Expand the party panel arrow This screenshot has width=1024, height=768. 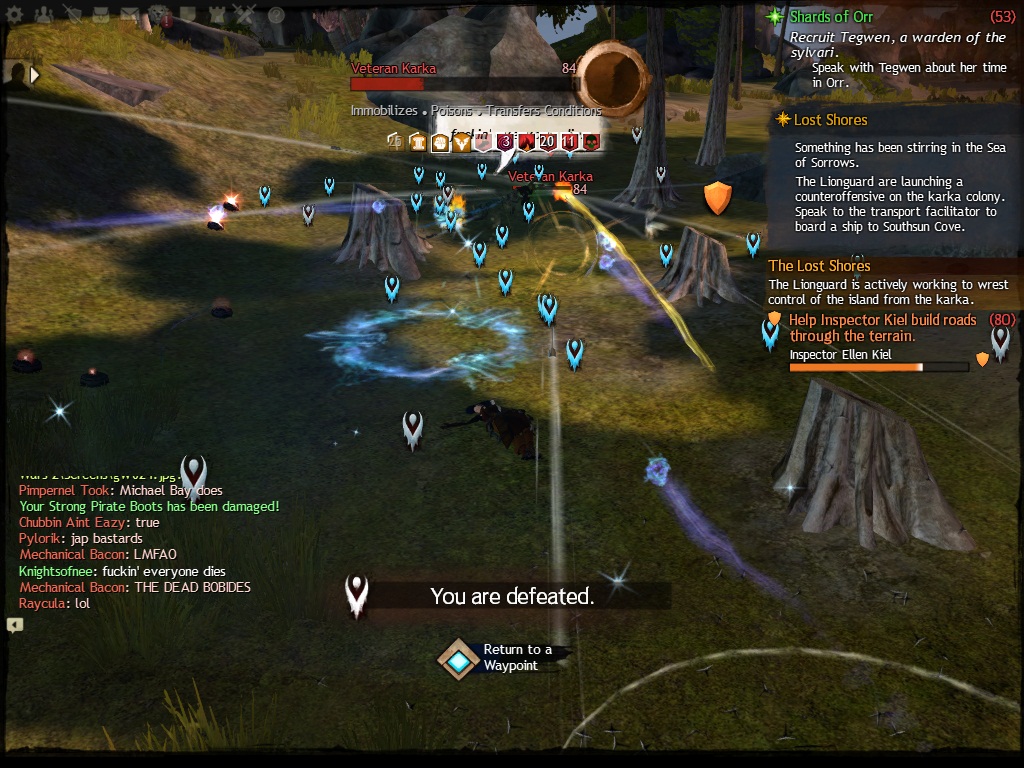pos(36,74)
